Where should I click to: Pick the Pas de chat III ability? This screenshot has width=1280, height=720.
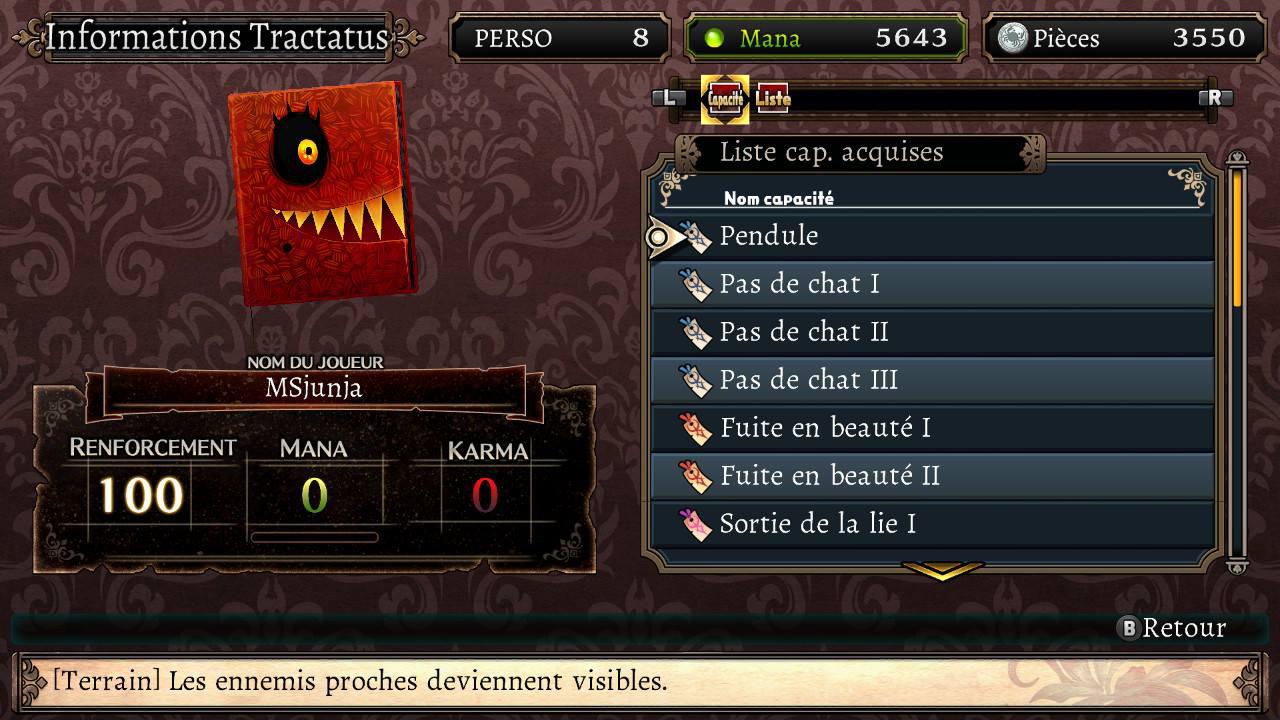[930, 380]
